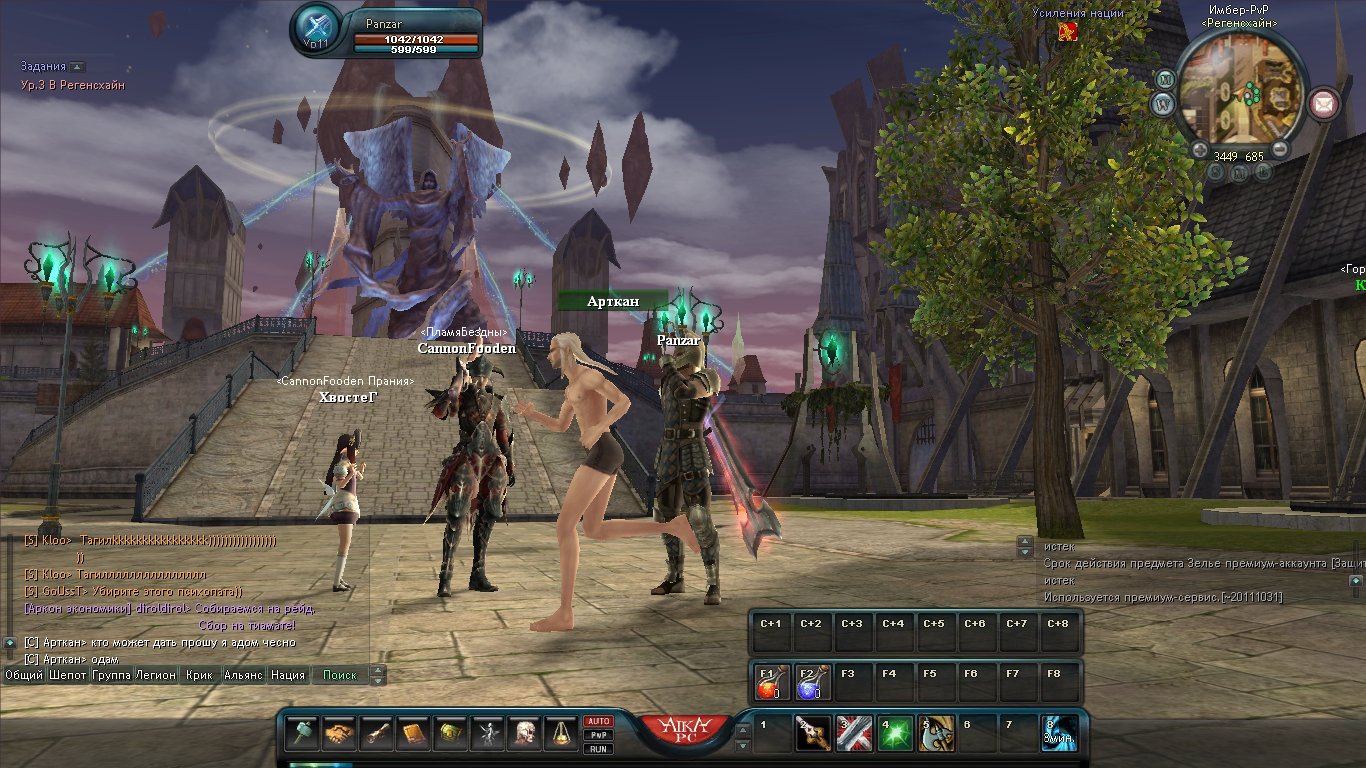Screen dimensions: 1366x768
Task: Switch to the Легион chat tab
Action: pyautogui.click(x=155, y=675)
